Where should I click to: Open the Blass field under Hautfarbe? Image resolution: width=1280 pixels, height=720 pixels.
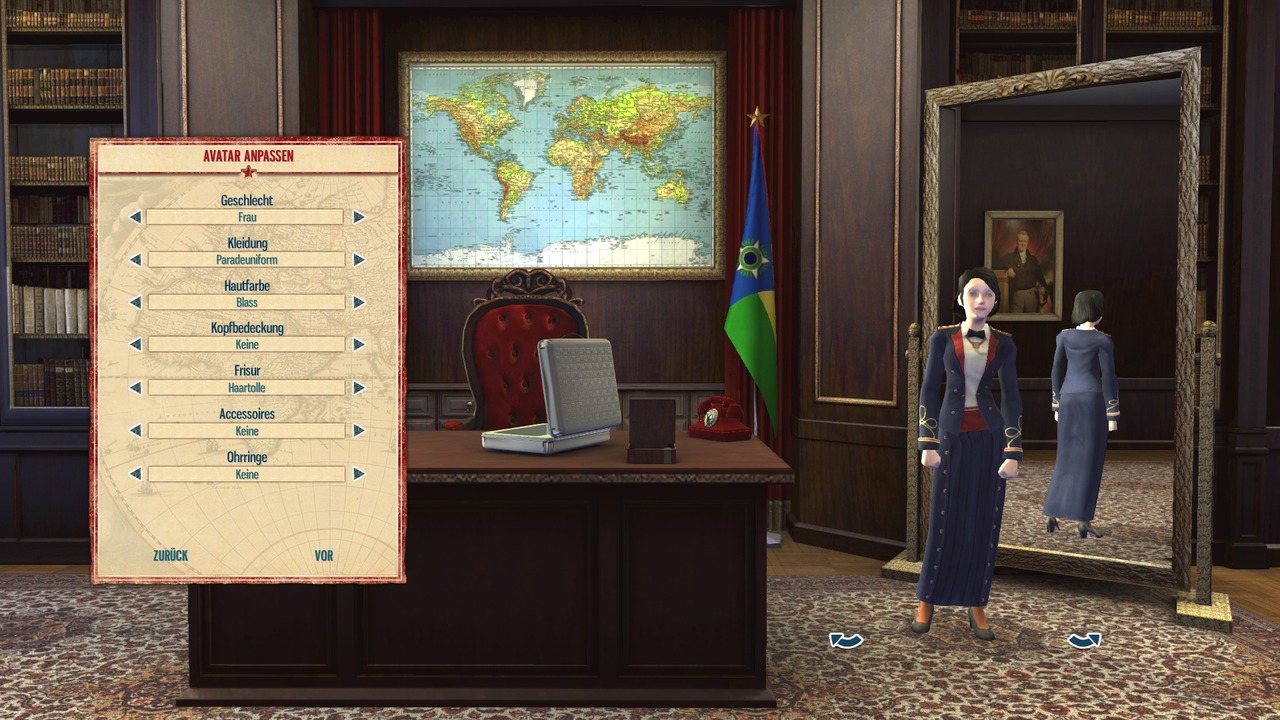tap(246, 302)
